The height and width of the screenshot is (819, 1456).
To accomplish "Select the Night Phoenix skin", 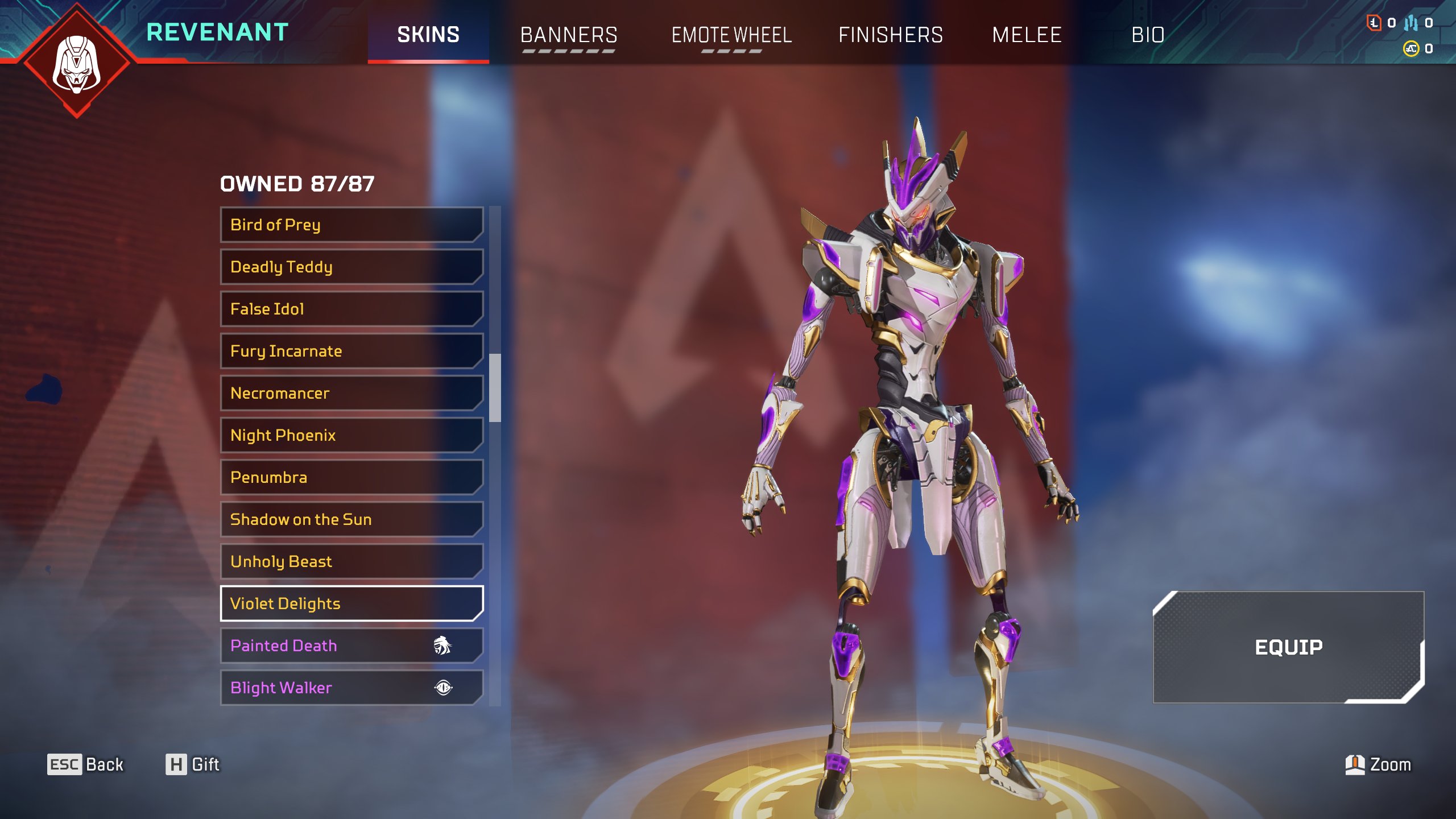I will (351, 435).
